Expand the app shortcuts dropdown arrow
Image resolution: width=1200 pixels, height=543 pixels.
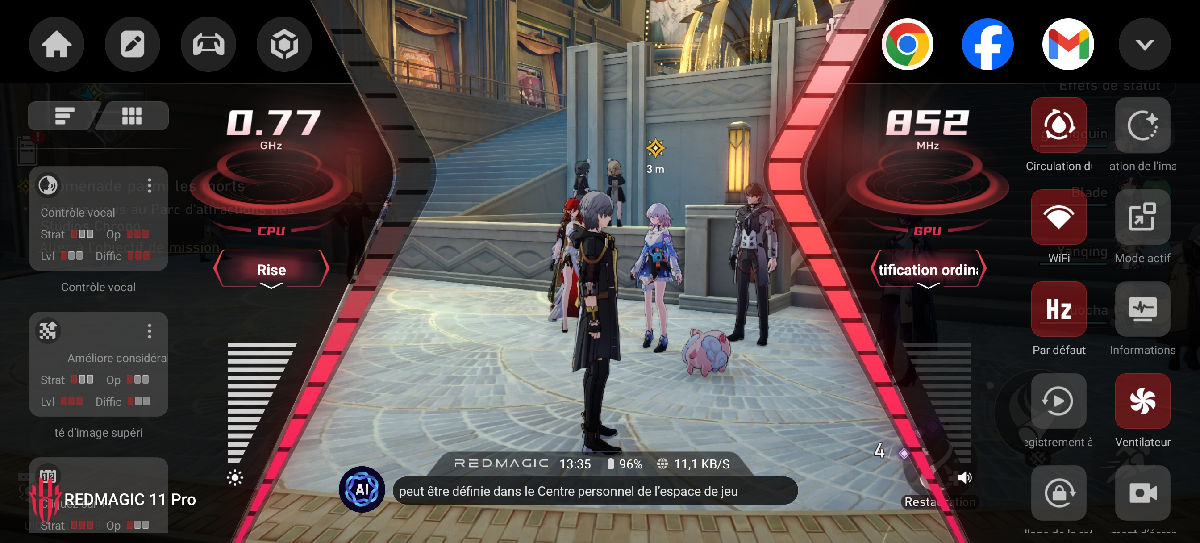click(x=1144, y=45)
